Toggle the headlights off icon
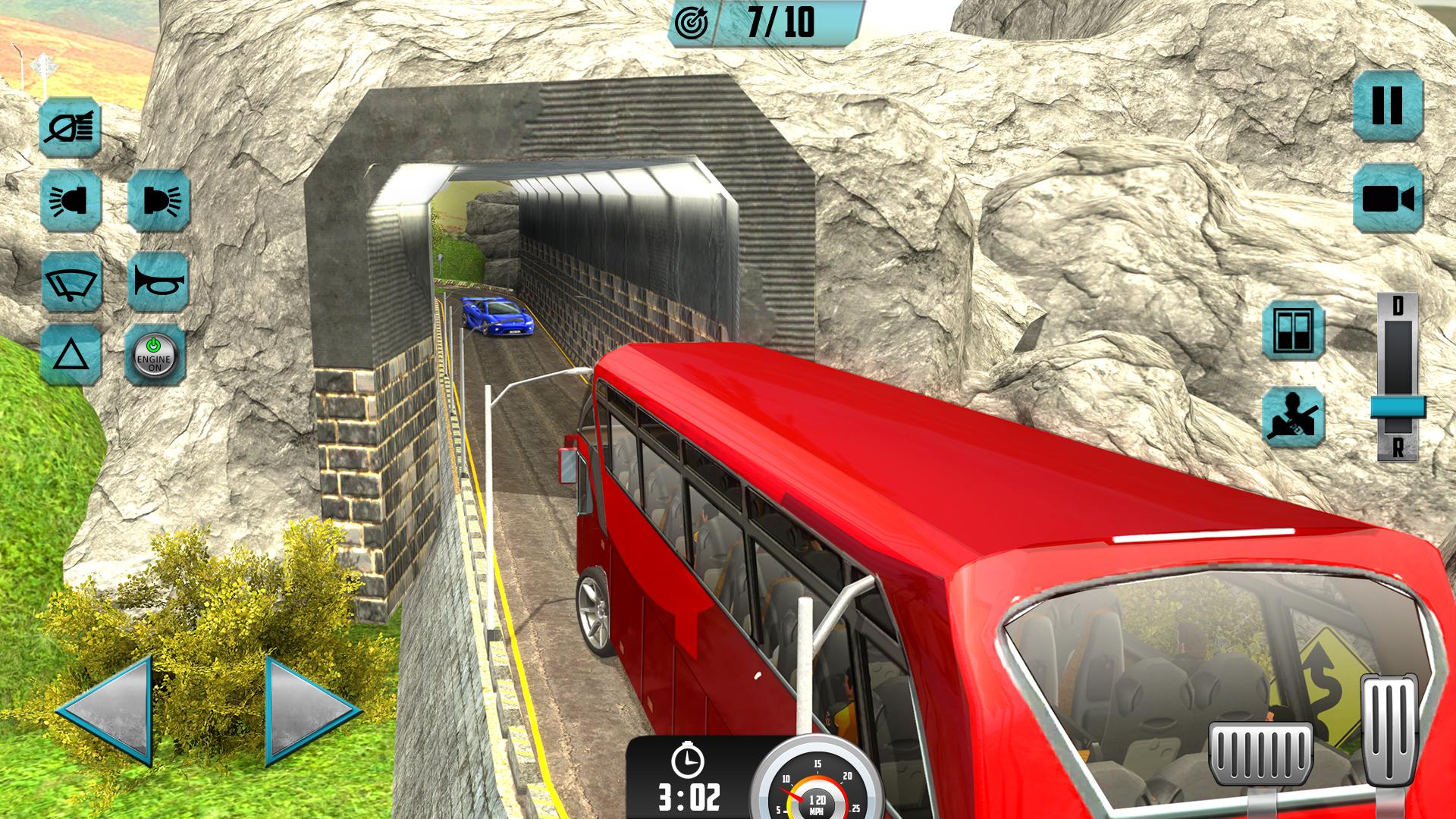Image resolution: width=1456 pixels, height=819 pixels. (x=71, y=127)
